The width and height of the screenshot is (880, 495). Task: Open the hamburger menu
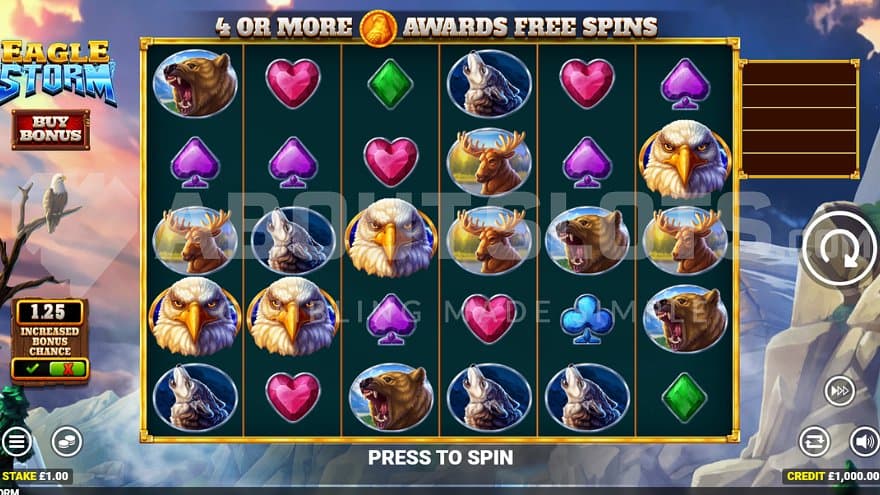(x=15, y=441)
